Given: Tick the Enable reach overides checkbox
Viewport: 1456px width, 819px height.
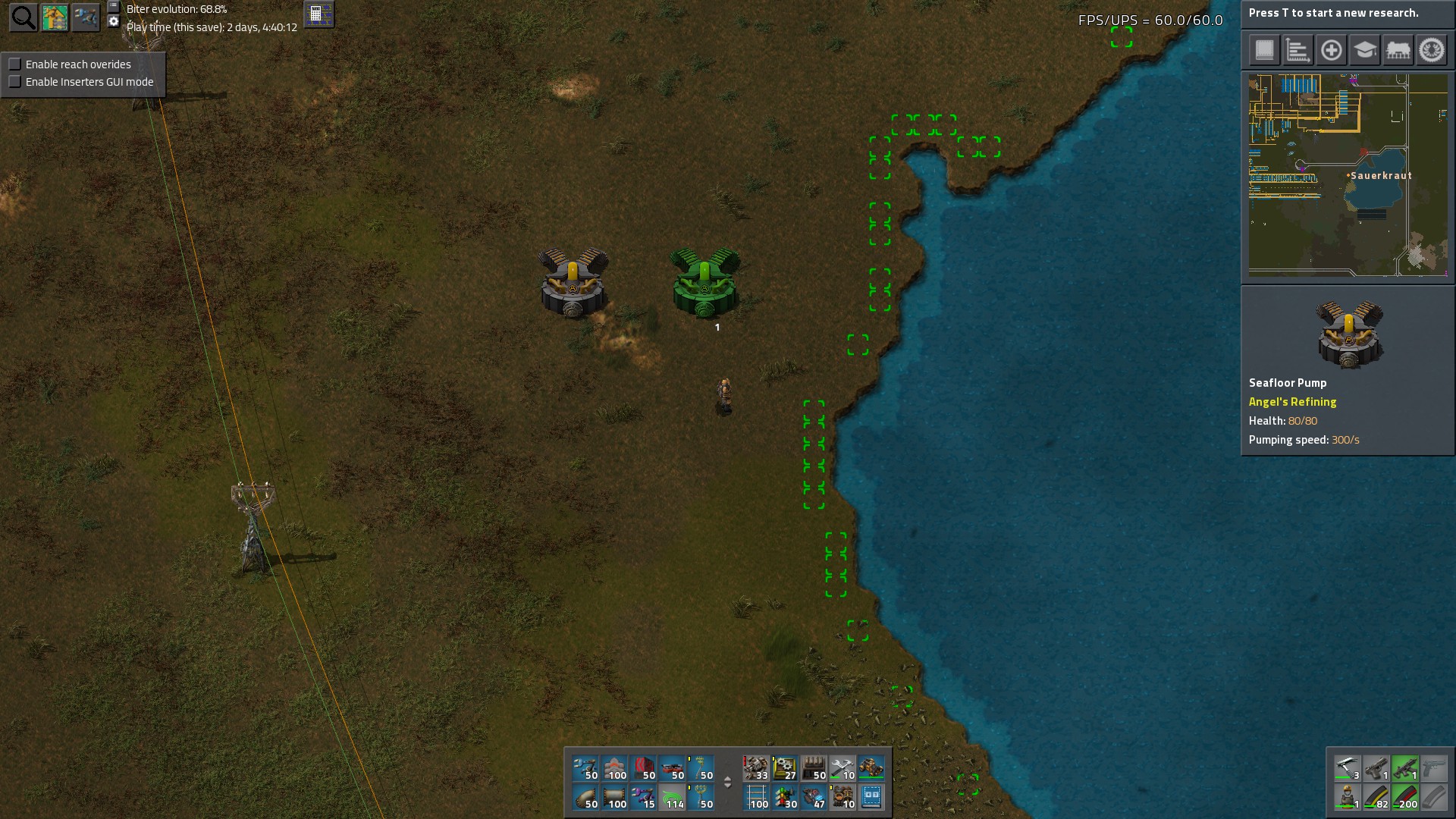Looking at the screenshot, I should pyautogui.click(x=15, y=64).
